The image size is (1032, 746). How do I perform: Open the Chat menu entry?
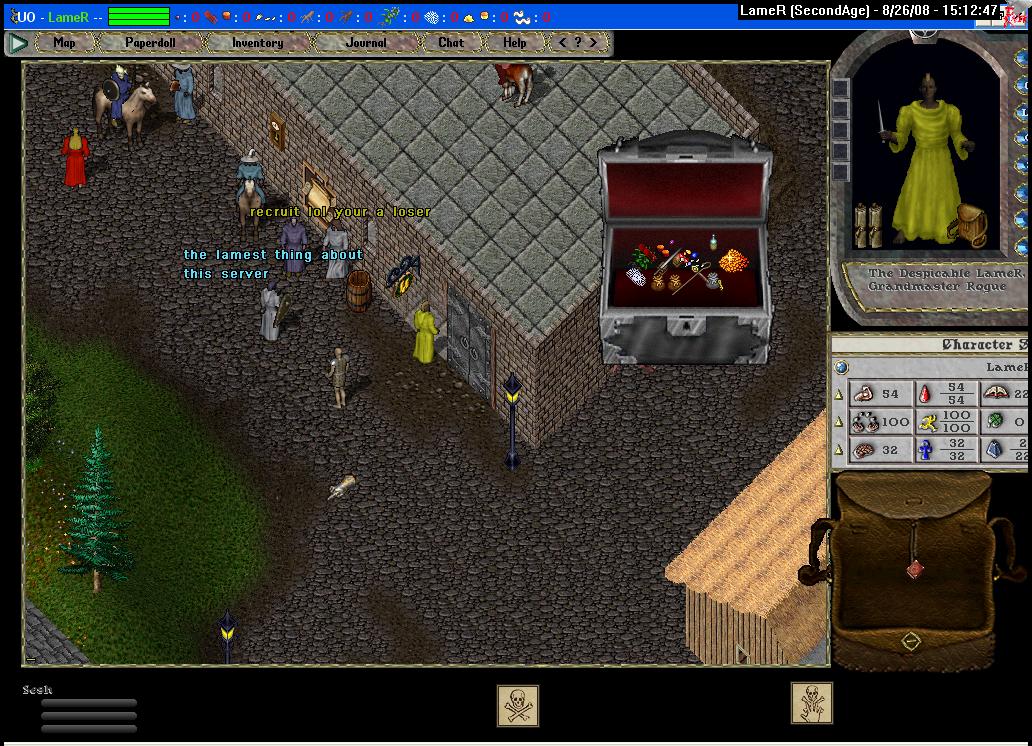click(x=451, y=43)
